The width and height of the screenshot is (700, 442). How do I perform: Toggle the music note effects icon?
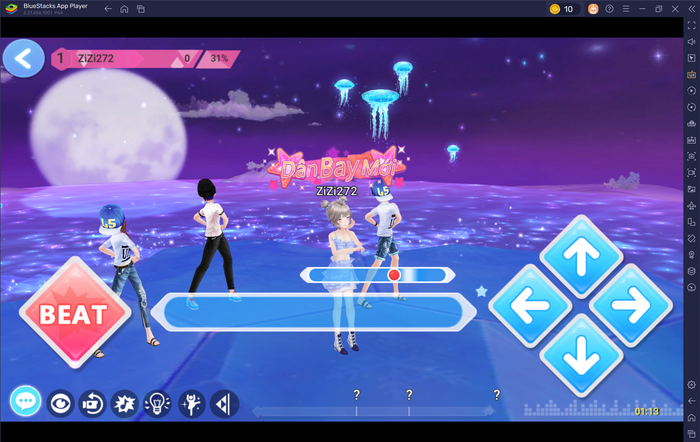coord(125,403)
